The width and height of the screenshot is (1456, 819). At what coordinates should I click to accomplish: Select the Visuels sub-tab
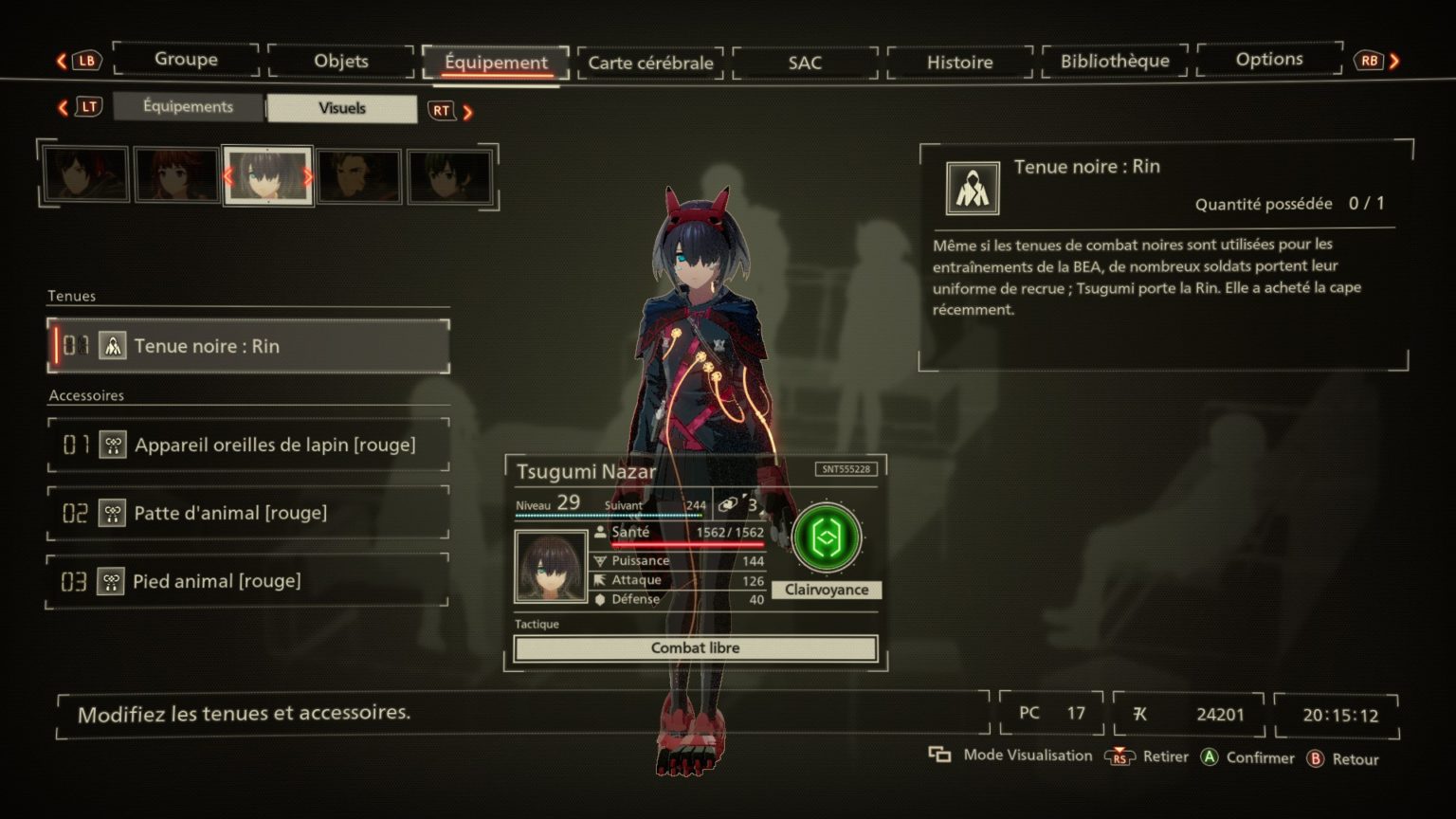[342, 108]
